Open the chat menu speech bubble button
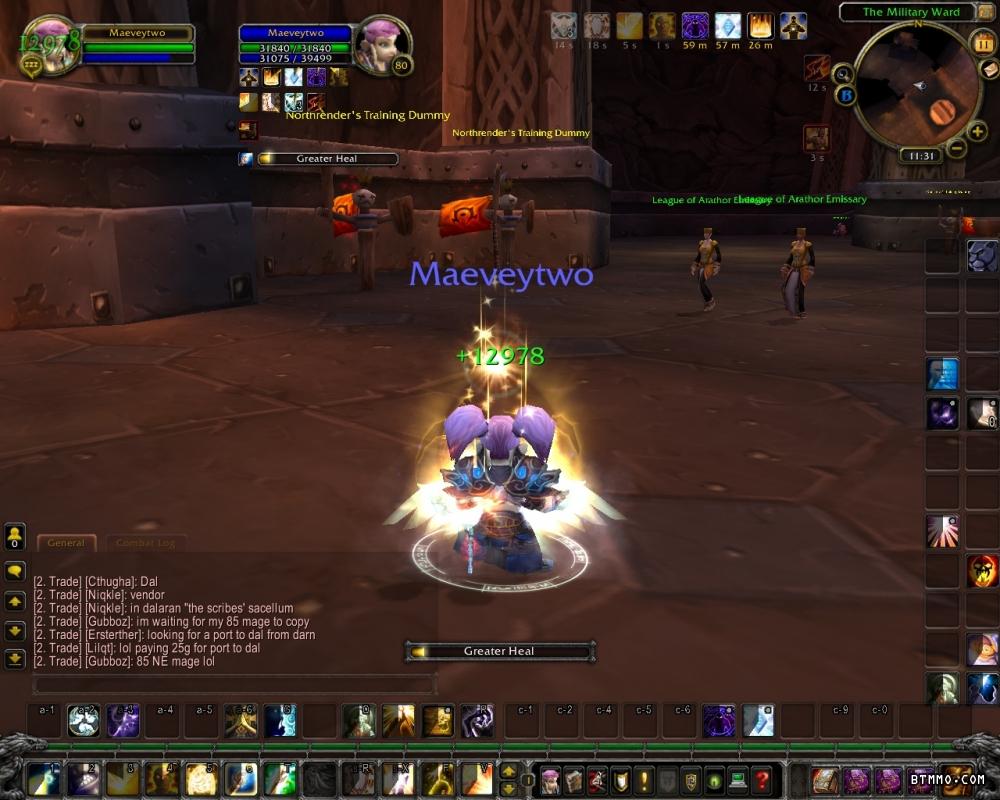The width and height of the screenshot is (1000, 800). pos(15,571)
